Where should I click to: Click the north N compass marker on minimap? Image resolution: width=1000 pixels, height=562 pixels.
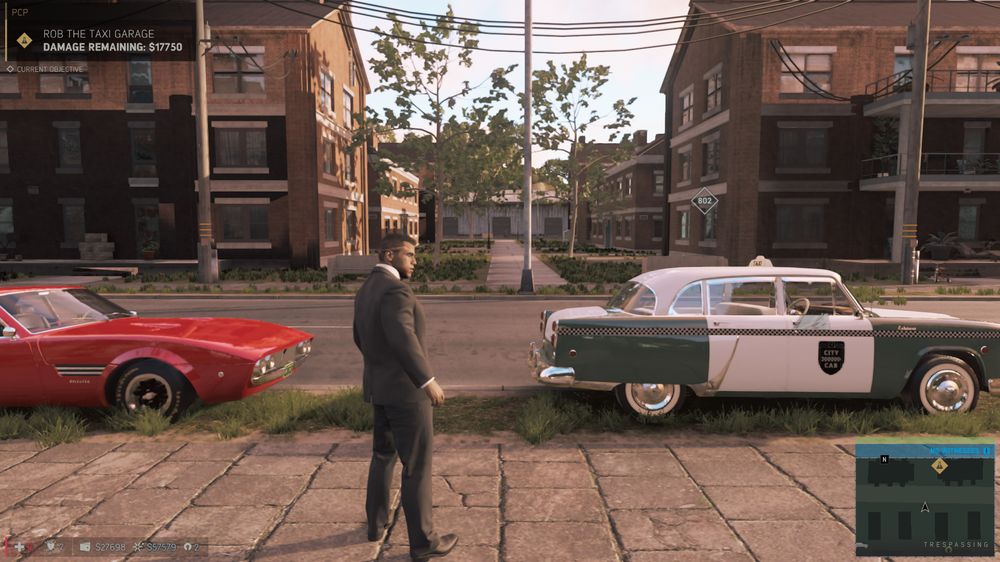click(x=883, y=459)
